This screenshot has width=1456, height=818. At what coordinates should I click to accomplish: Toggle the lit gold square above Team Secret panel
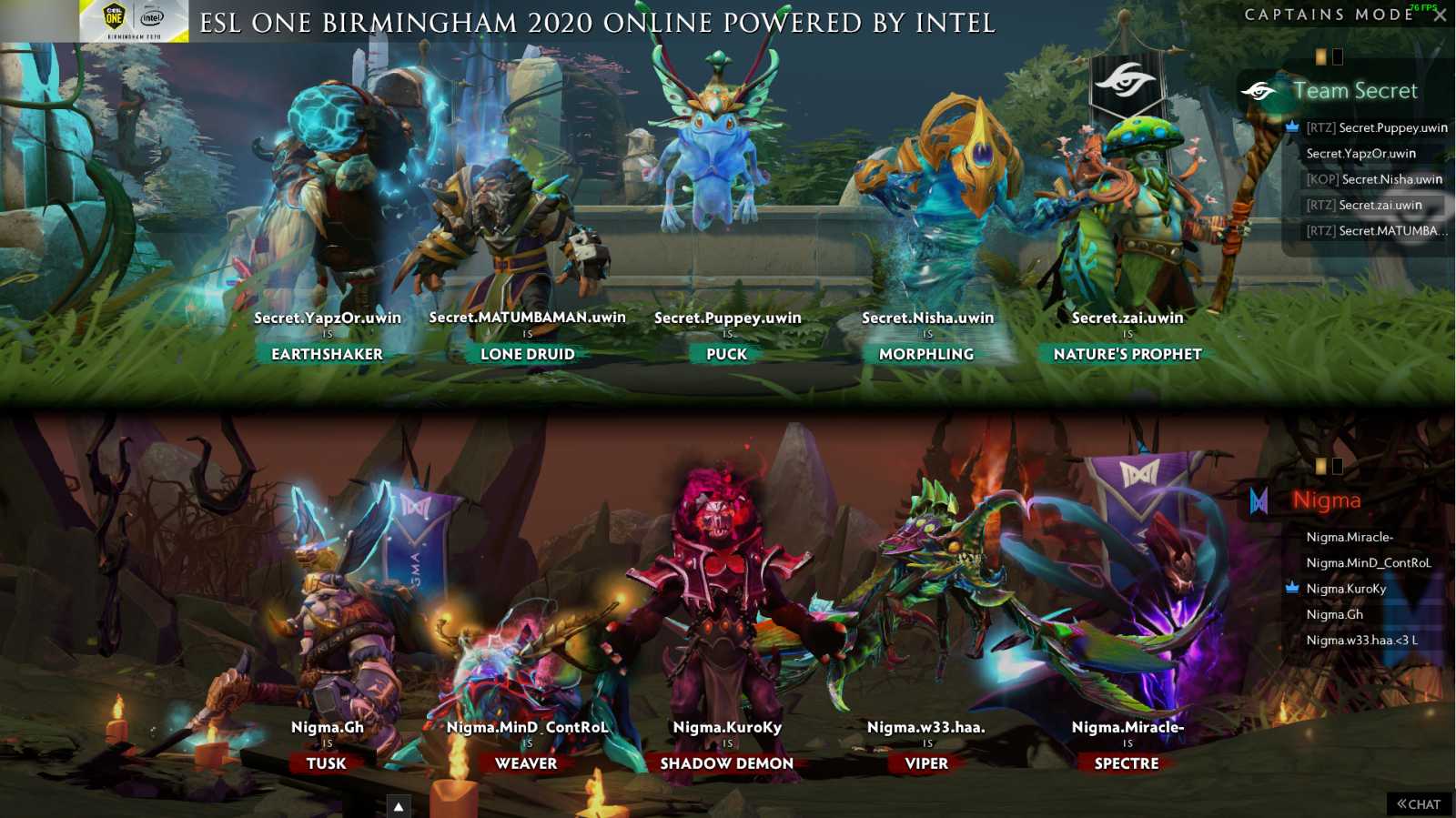pyautogui.click(x=1319, y=56)
